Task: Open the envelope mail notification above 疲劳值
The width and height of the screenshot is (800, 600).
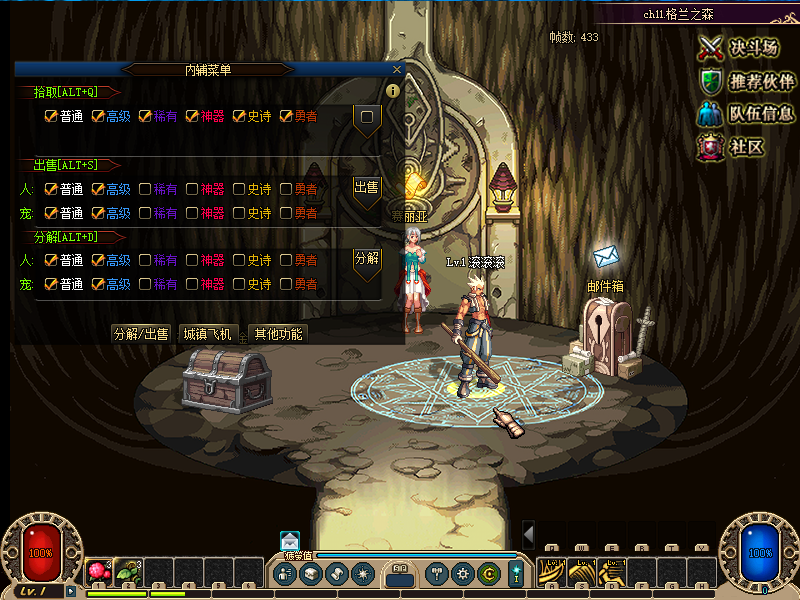Action: [290, 540]
